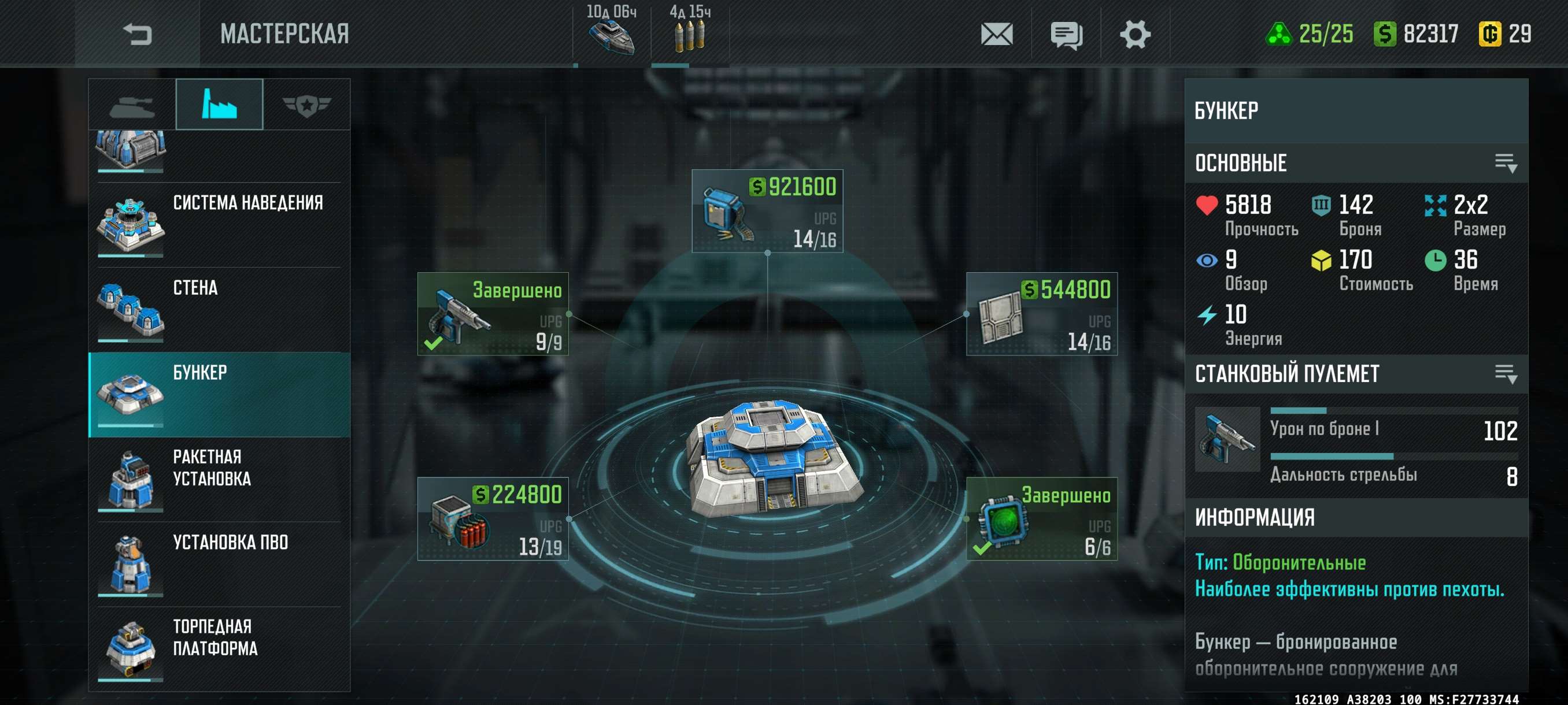This screenshot has width=1568, height=705.
Task: Go back using the return arrow
Action: pyautogui.click(x=137, y=34)
